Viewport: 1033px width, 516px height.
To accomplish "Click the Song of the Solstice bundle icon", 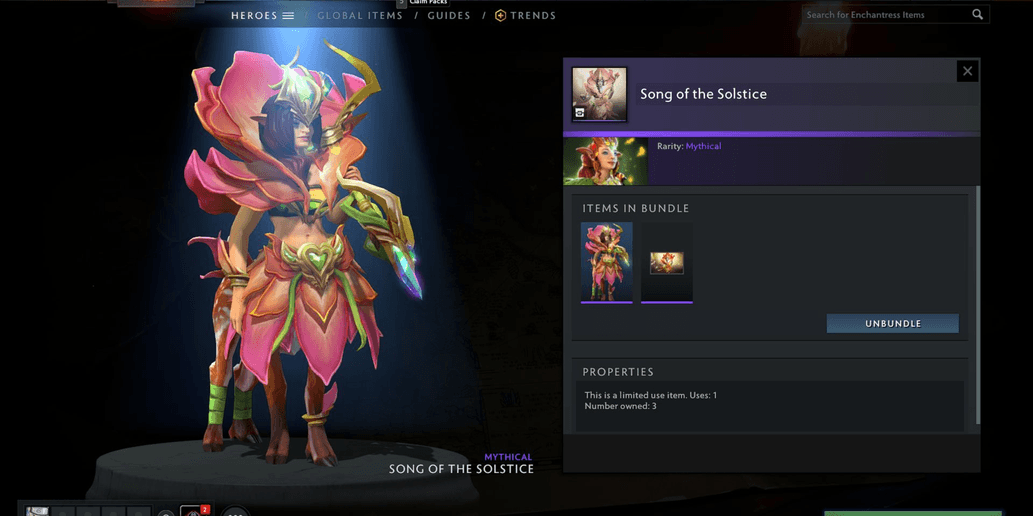I will pos(599,94).
